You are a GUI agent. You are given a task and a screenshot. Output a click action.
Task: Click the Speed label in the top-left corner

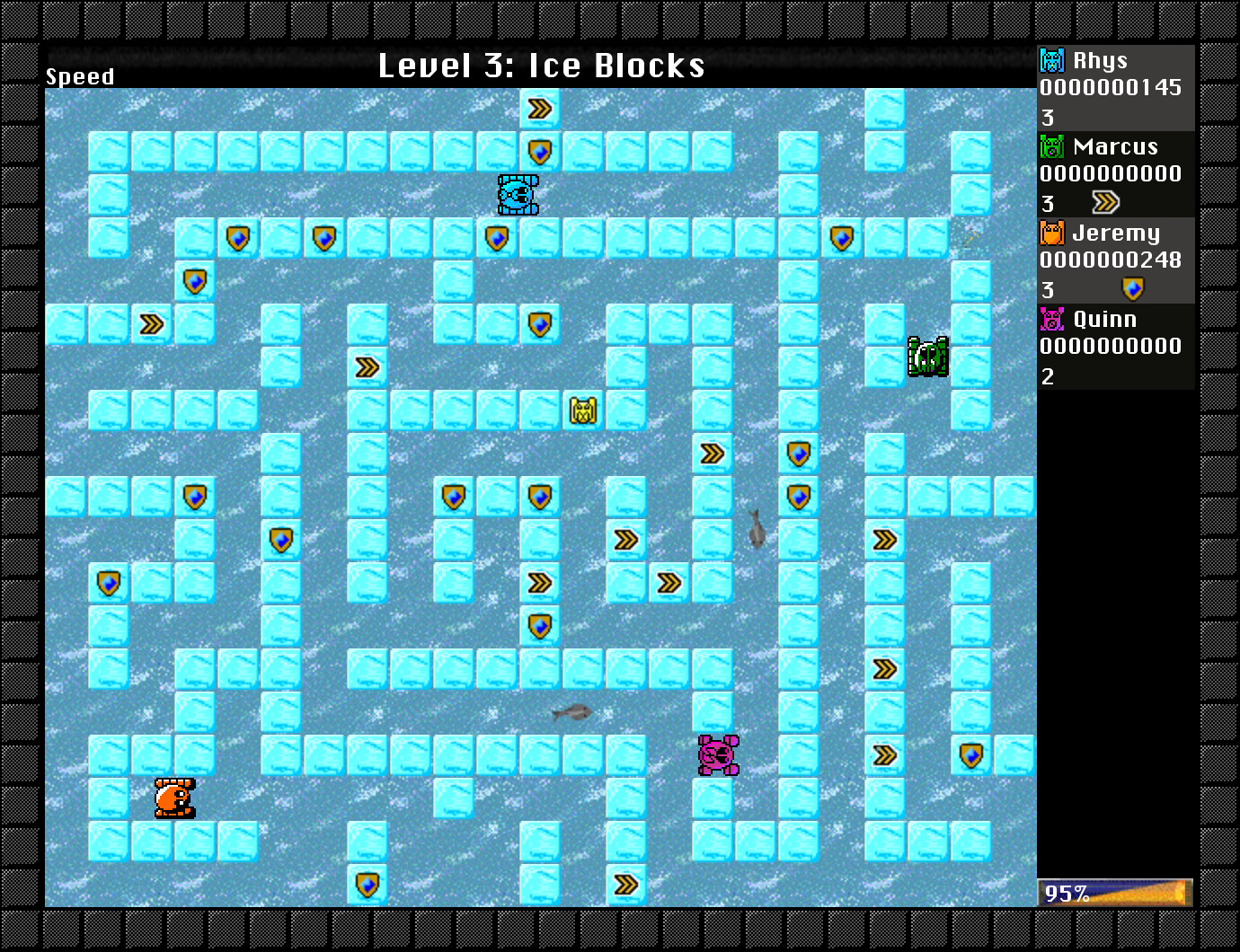pos(79,77)
